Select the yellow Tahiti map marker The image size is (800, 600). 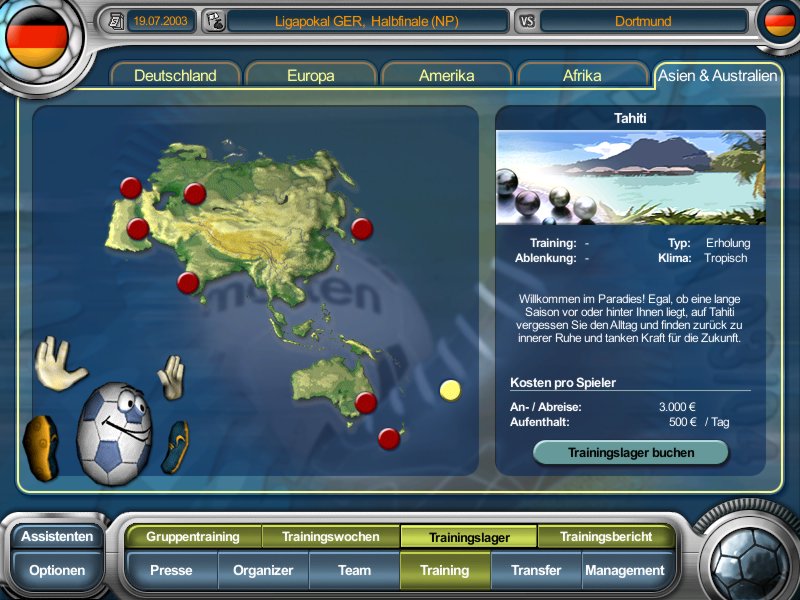tap(451, 390)
